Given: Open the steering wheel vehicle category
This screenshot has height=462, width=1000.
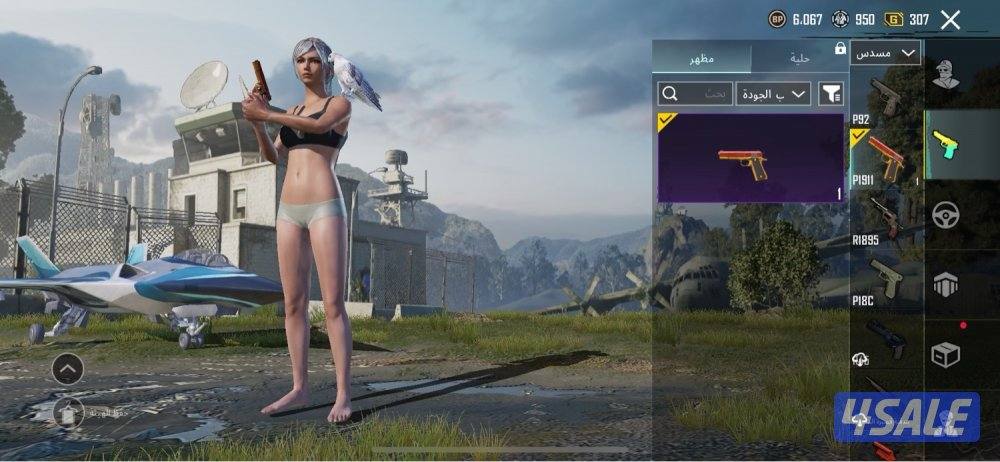Looking at the screenshot, I should pos(946,216).
